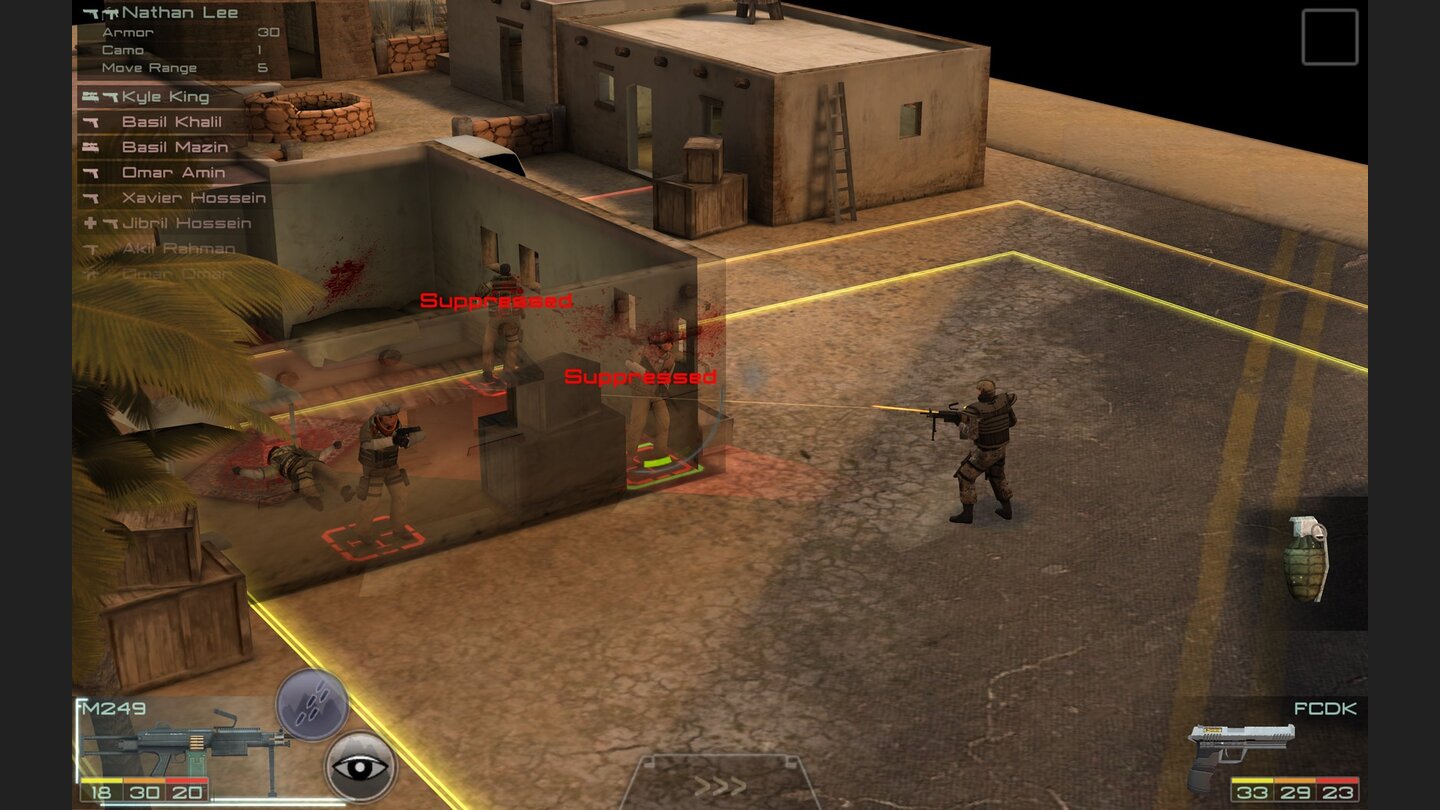Click the pistol icon beside Basil Khalil
1440x810 pixels.
coord(91,122)
